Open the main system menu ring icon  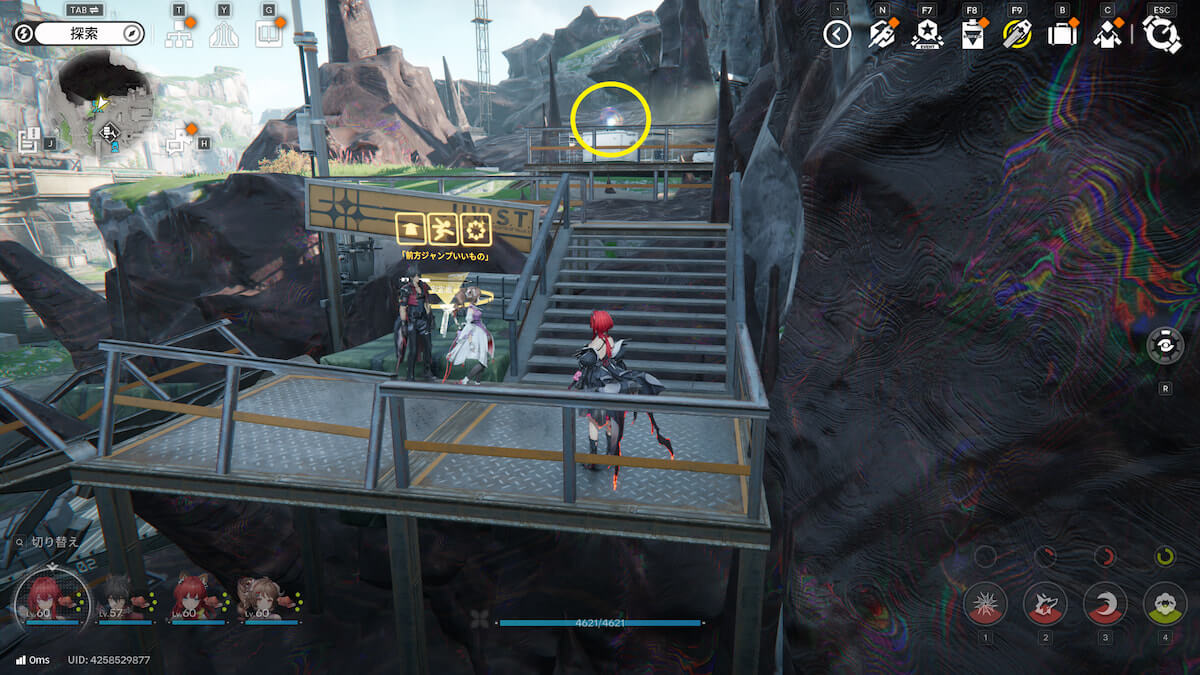click(x=1162, y=35)
